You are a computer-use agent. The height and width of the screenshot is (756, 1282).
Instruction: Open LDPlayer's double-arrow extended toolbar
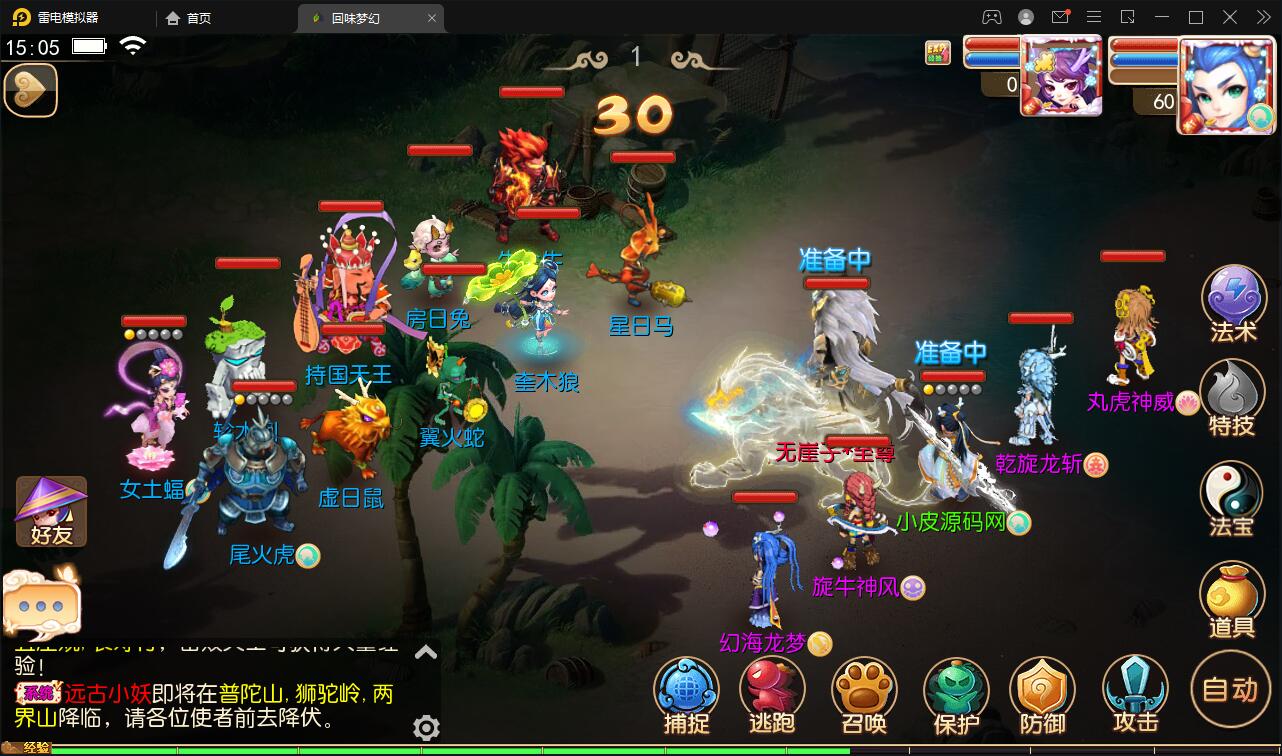[1263, 17]
